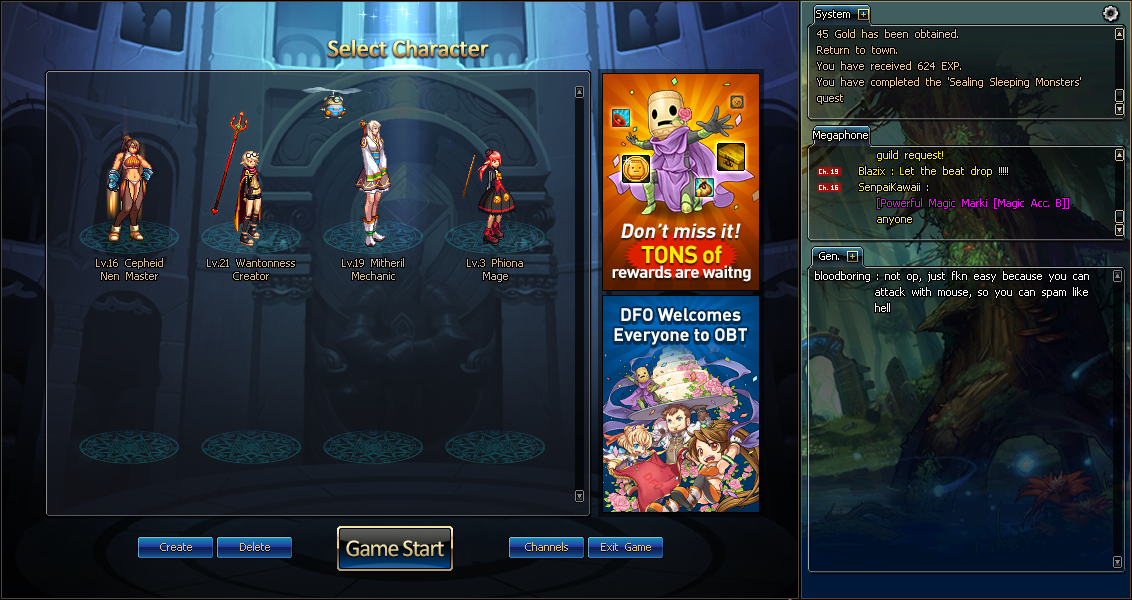Open the TONS of rewards banner
This screenshot has height=600, width=1132.
click(x=680, y=181)
